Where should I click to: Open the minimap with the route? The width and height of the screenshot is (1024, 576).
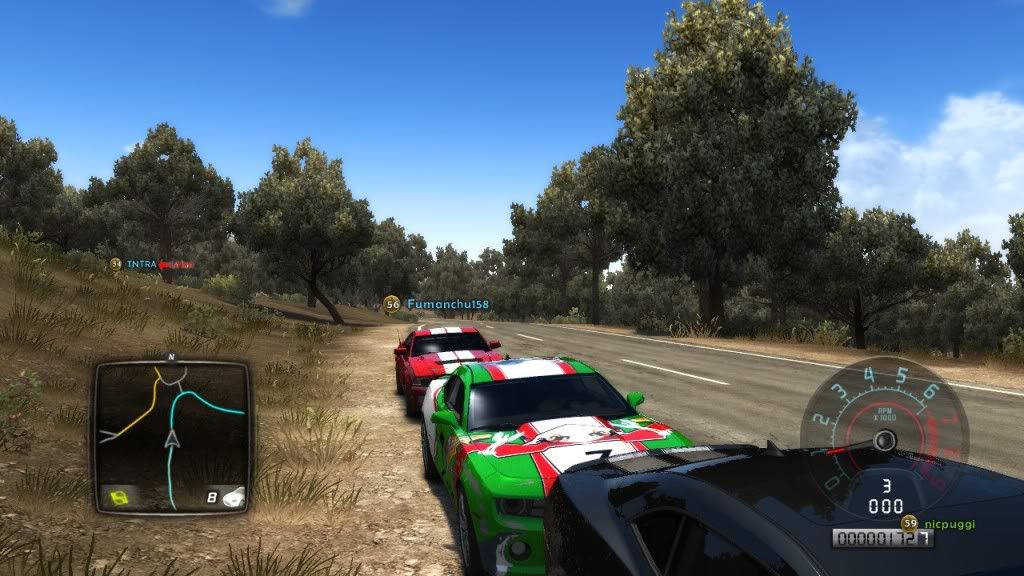(171, 435)
